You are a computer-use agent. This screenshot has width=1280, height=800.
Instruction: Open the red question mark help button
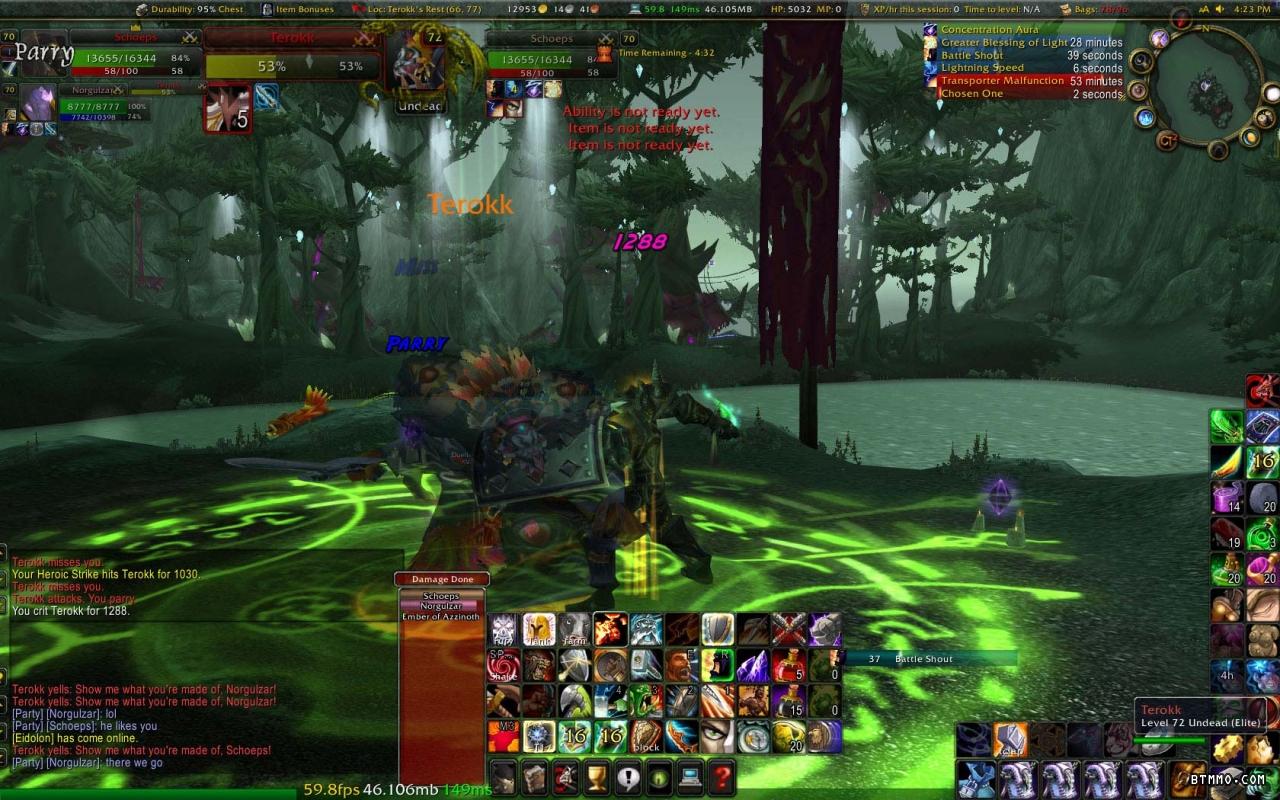coord(721,776)
